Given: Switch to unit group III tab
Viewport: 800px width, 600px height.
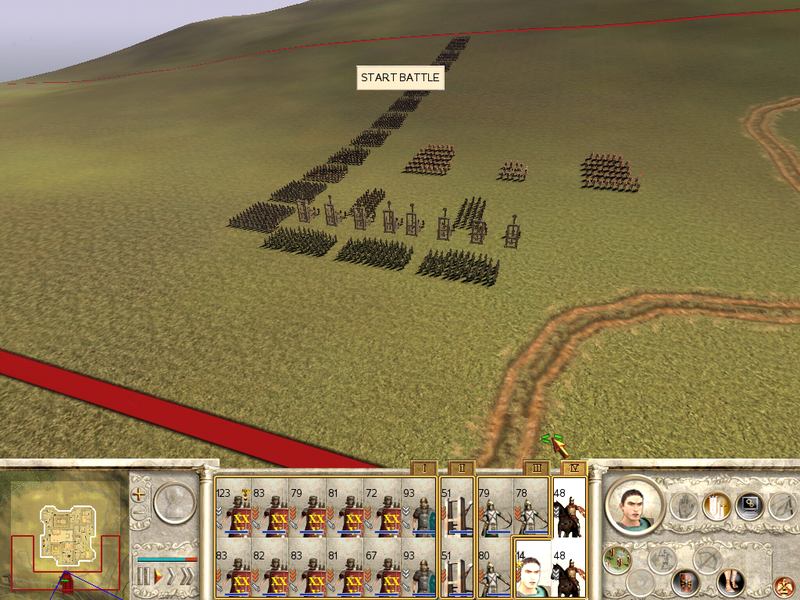Looking at the screenshot, I should pos(535,467).
